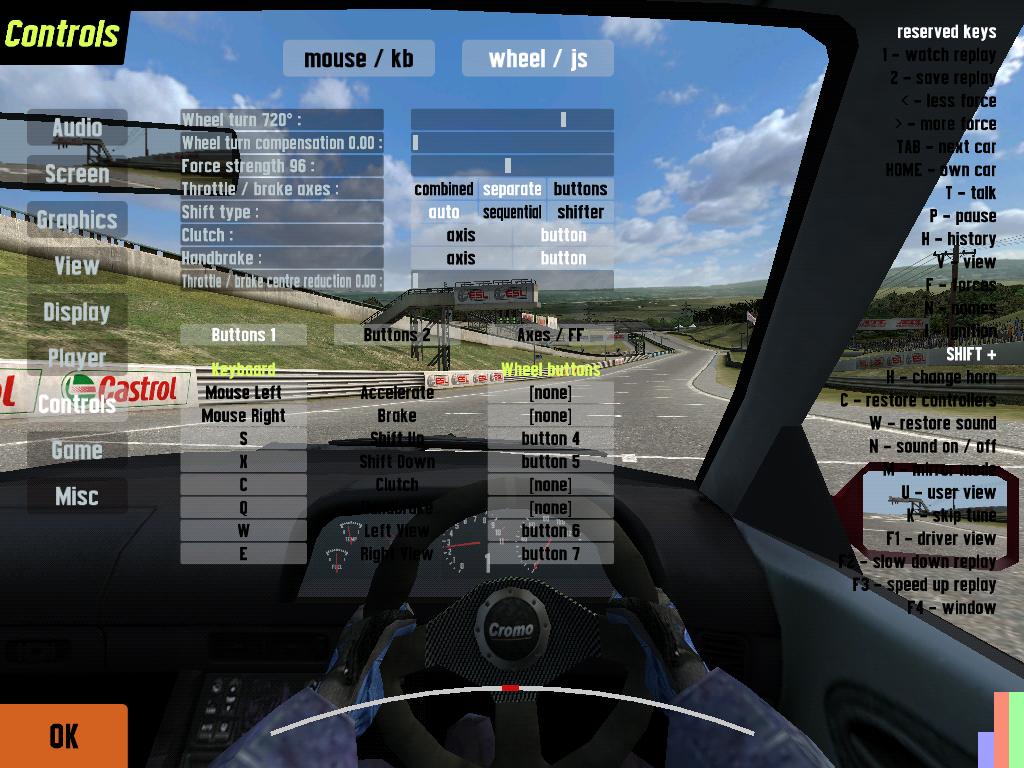The height and width of the screenshot is (768, 1024).
Task: Open the Axes / FF page
Action: click(x=550, y=335)
